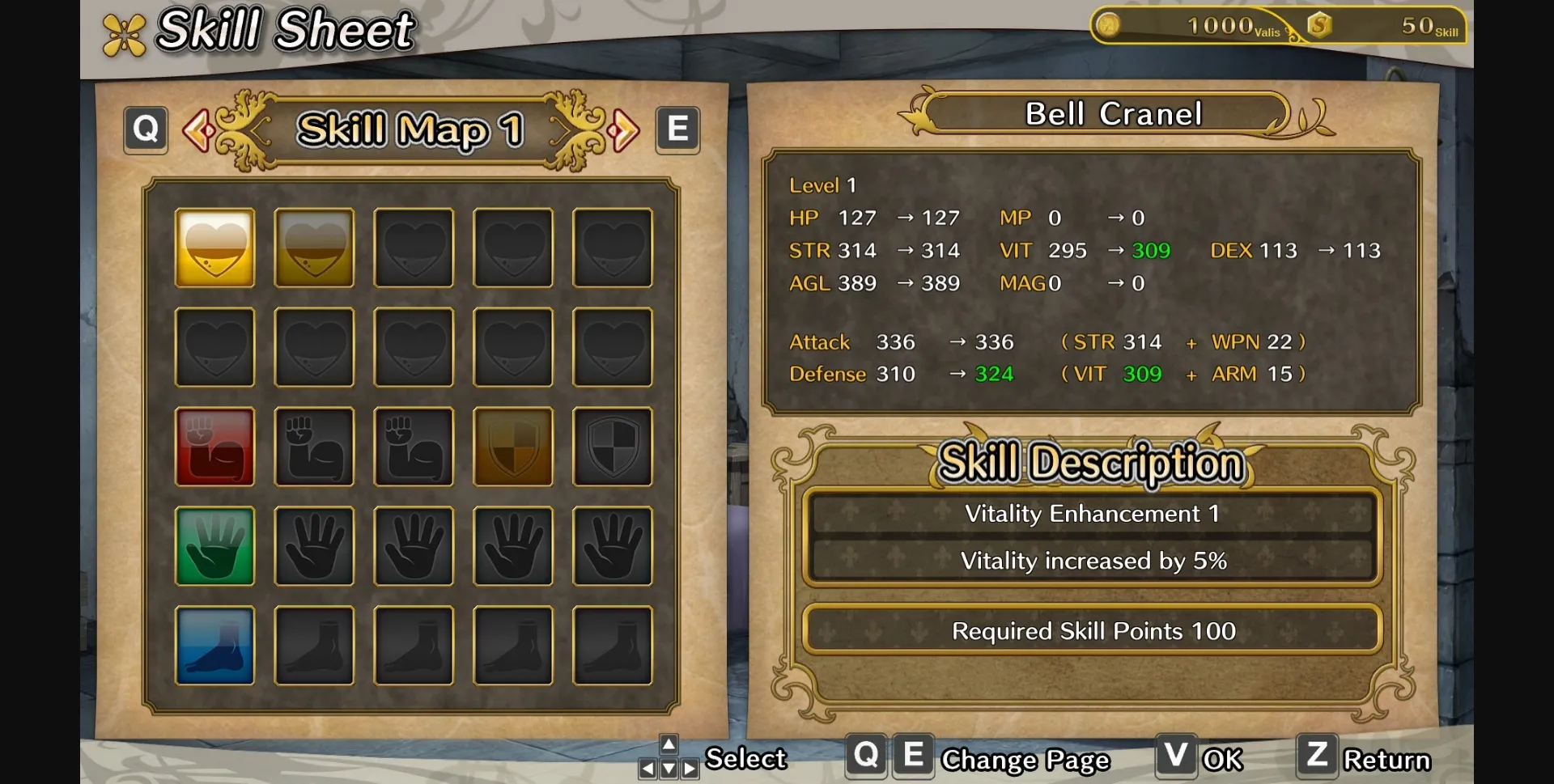Image resolution: width=1554 pixels, height=784 pixels.
Task: Select the dark grey shield skill
Action: 612,447
